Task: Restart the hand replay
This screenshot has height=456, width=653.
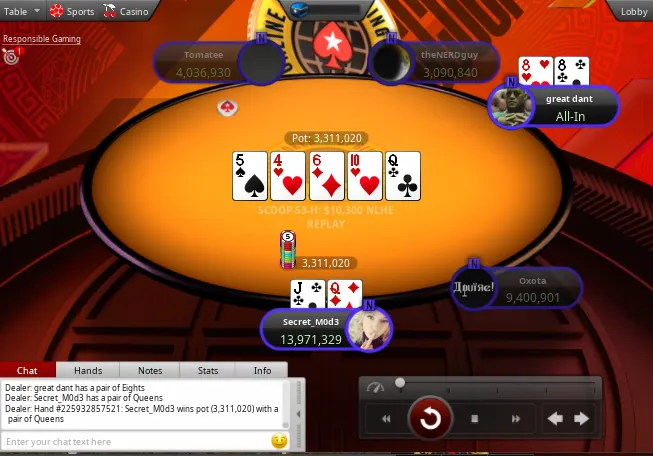Action: (430, 418)
